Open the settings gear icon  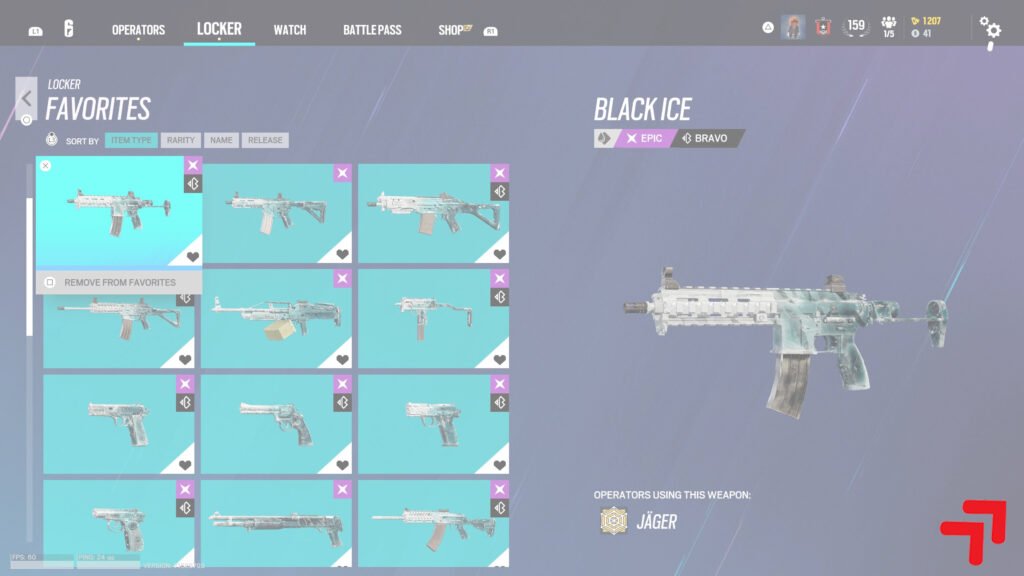point(989,29)
